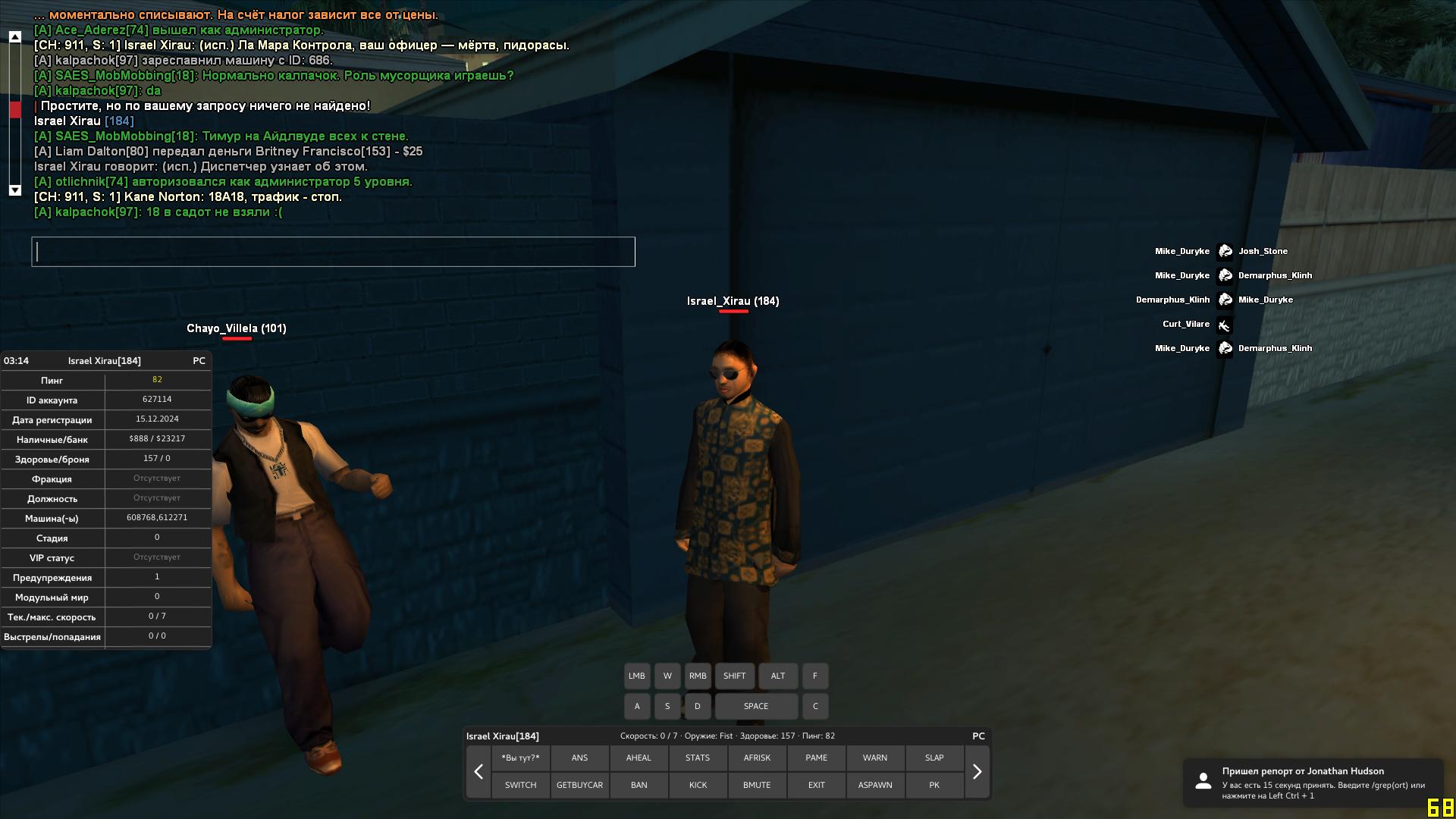This screenshot has height=819, width=1456.
Task: Open the STATS panel button
Action: click(x=698, y=758)
